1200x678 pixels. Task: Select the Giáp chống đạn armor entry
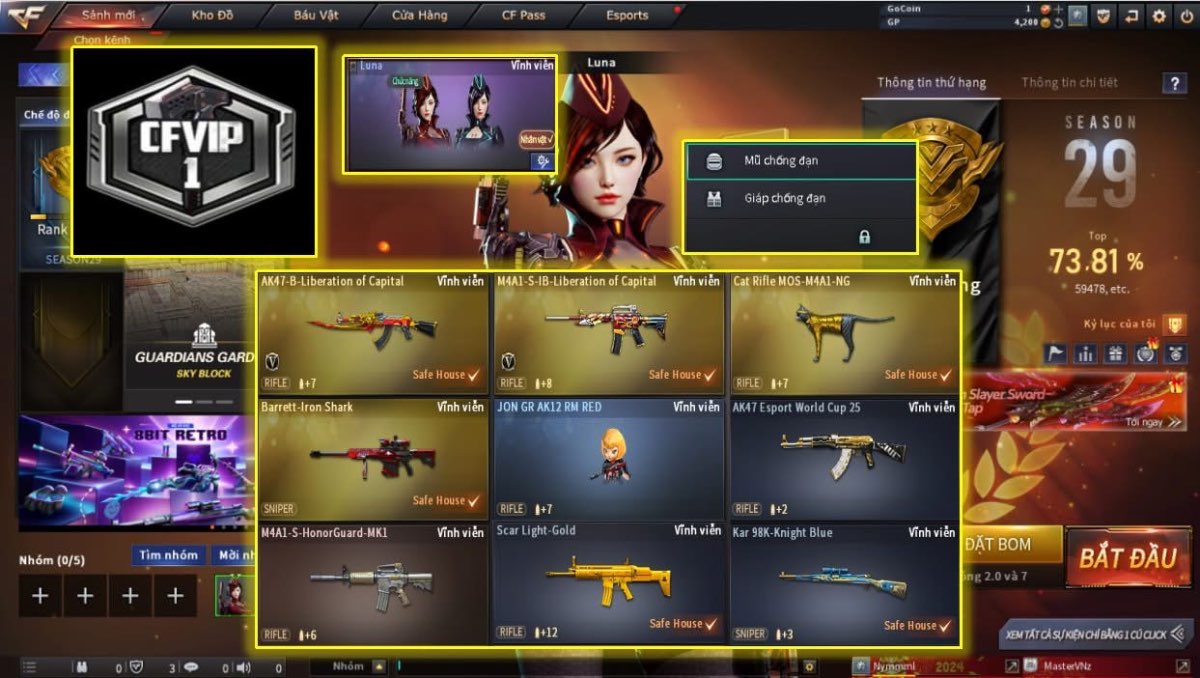[x=800, y=198]
